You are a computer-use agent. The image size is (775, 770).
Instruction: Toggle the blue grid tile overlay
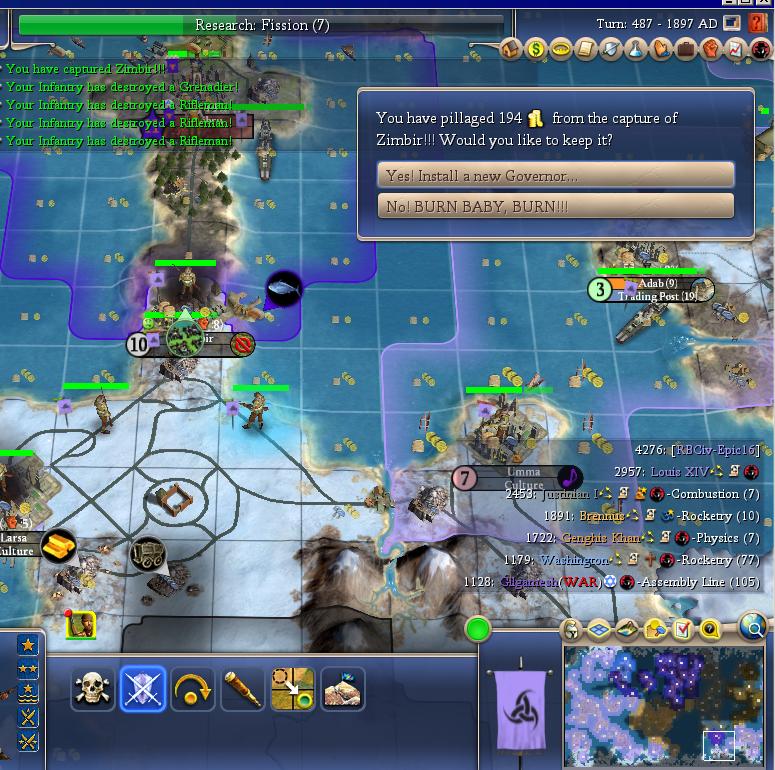click(599, 630)
